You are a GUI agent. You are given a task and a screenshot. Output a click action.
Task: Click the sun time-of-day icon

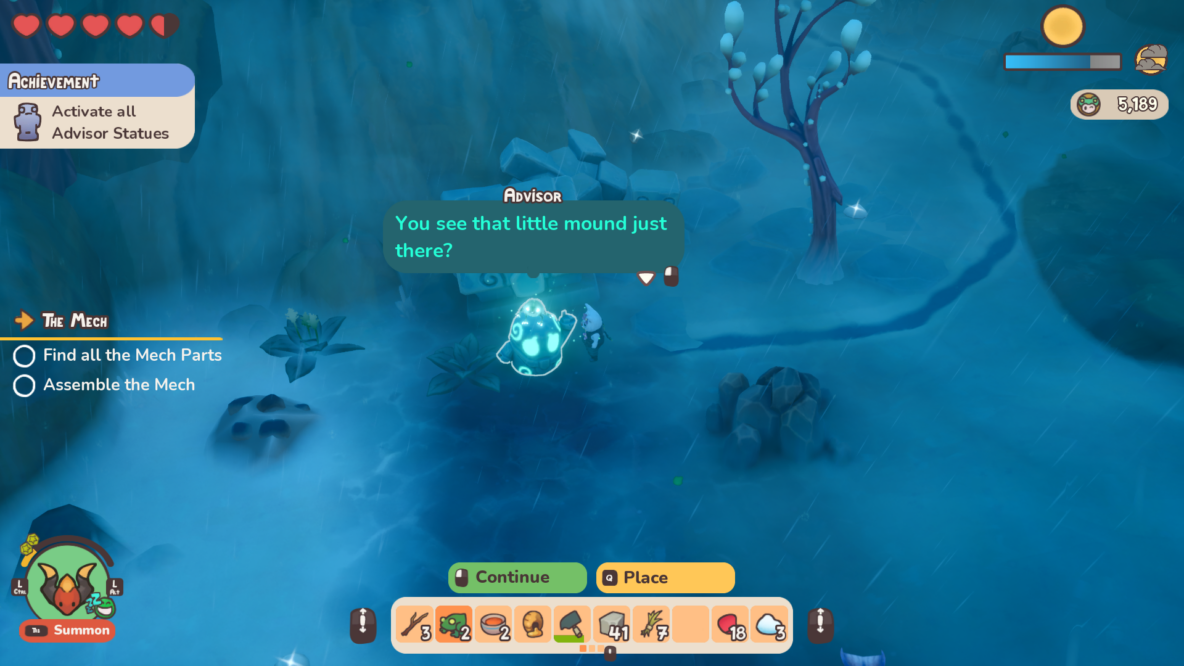click(1062, 26)
